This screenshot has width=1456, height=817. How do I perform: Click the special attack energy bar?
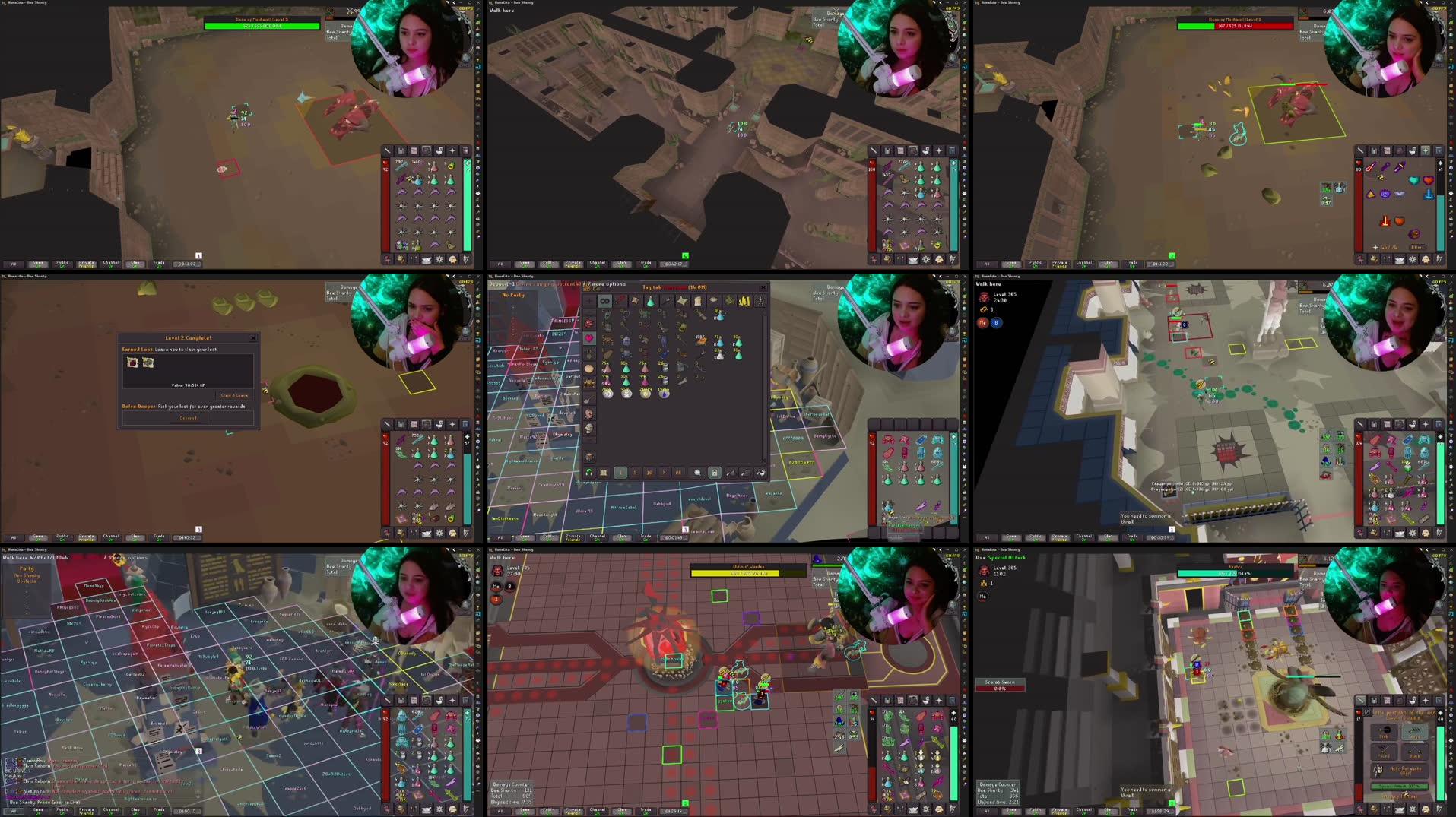(x=1400, y=786)
